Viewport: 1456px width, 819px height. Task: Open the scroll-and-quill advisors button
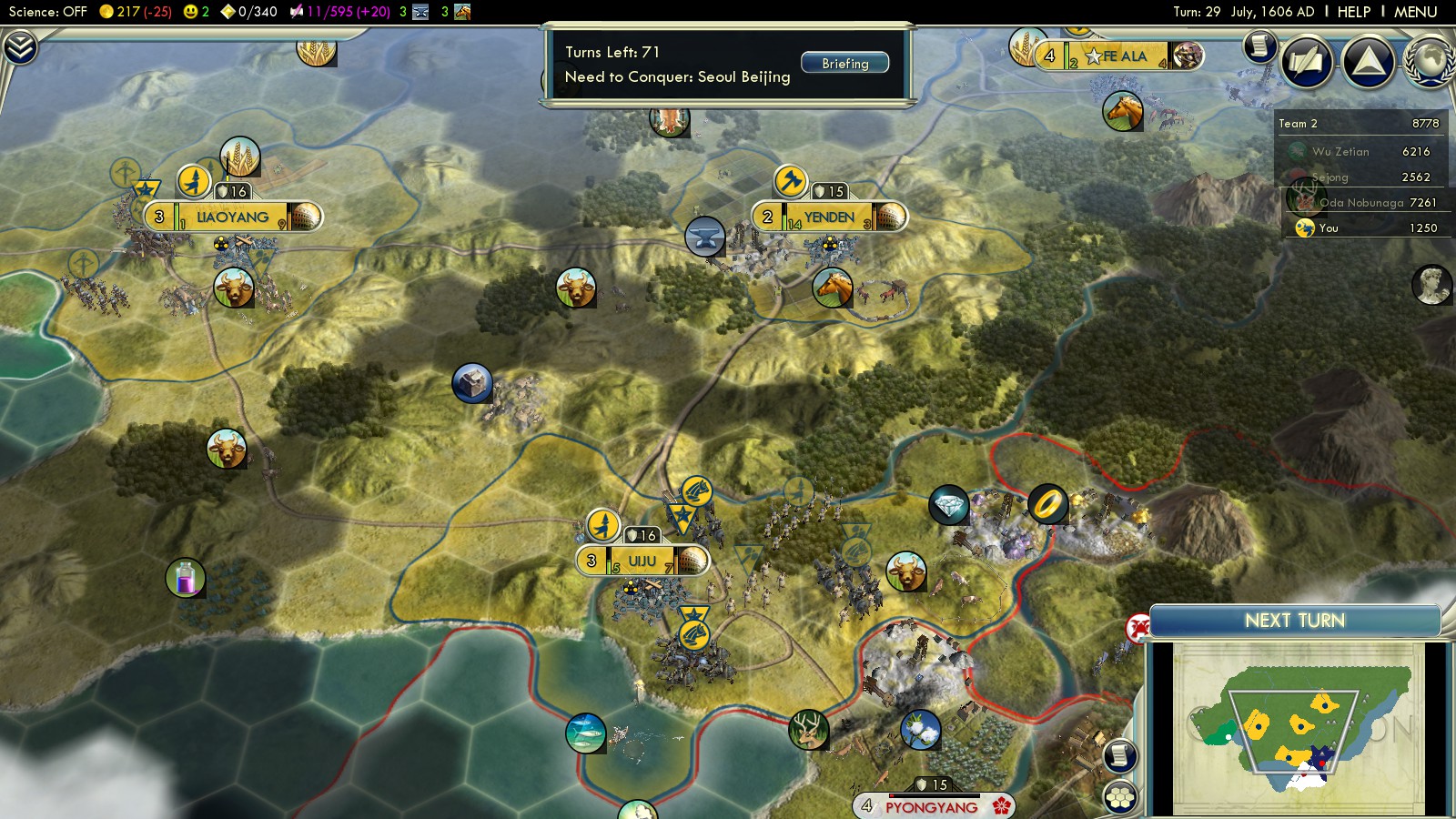(x=1307, y=62)
